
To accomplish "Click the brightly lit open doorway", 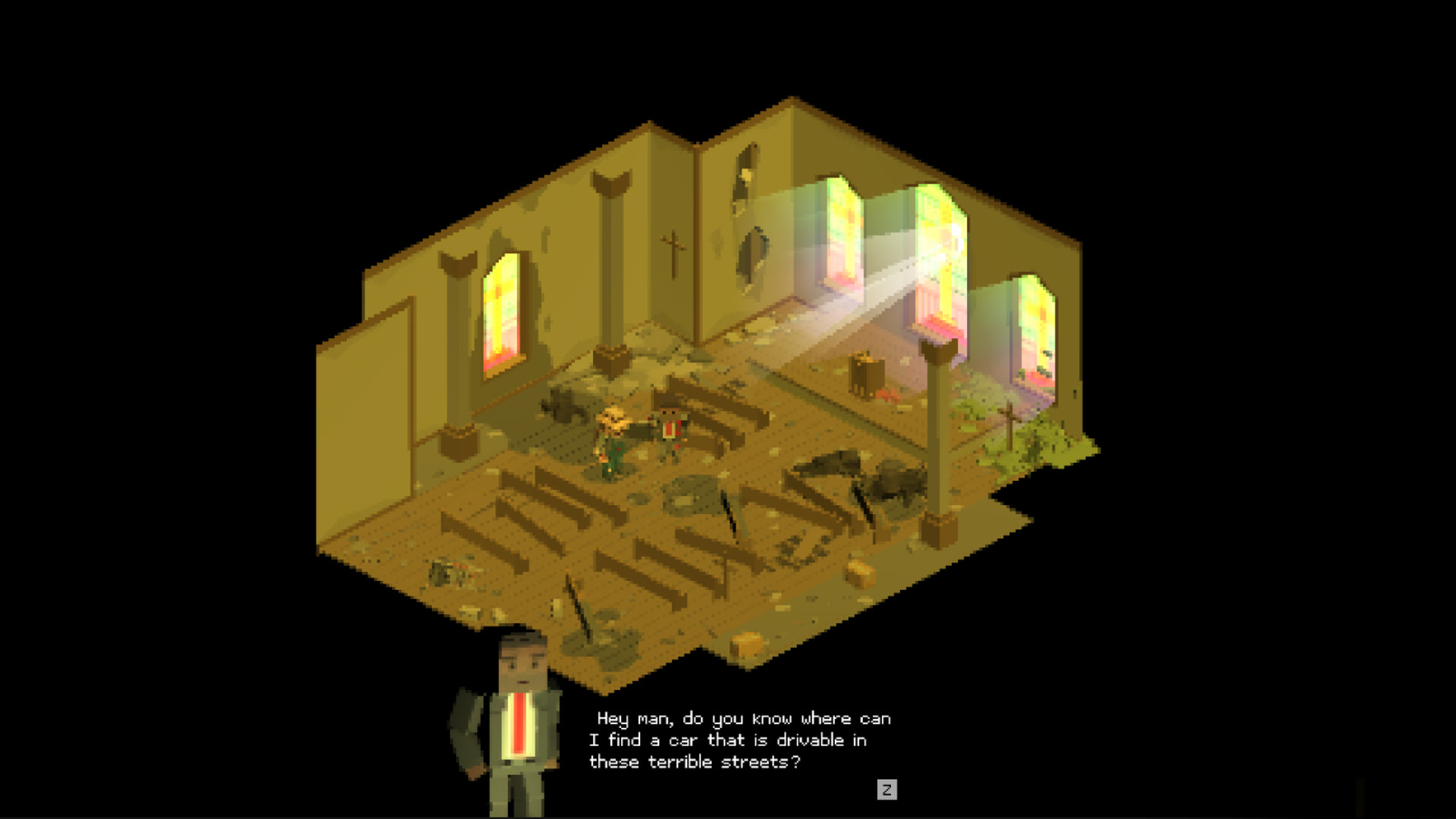I will point(940,250).
